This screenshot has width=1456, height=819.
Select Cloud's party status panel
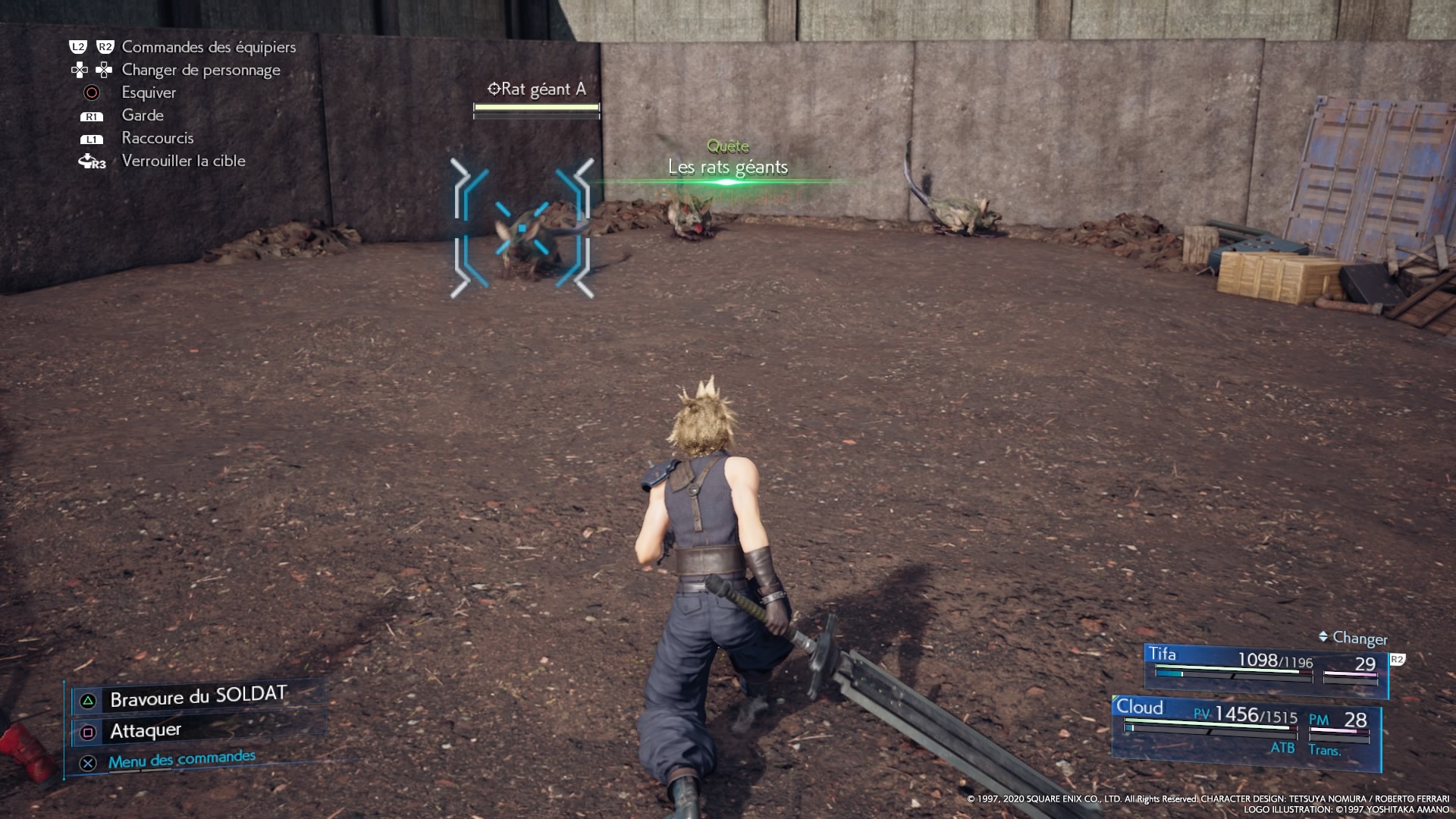coord(1245,728)
